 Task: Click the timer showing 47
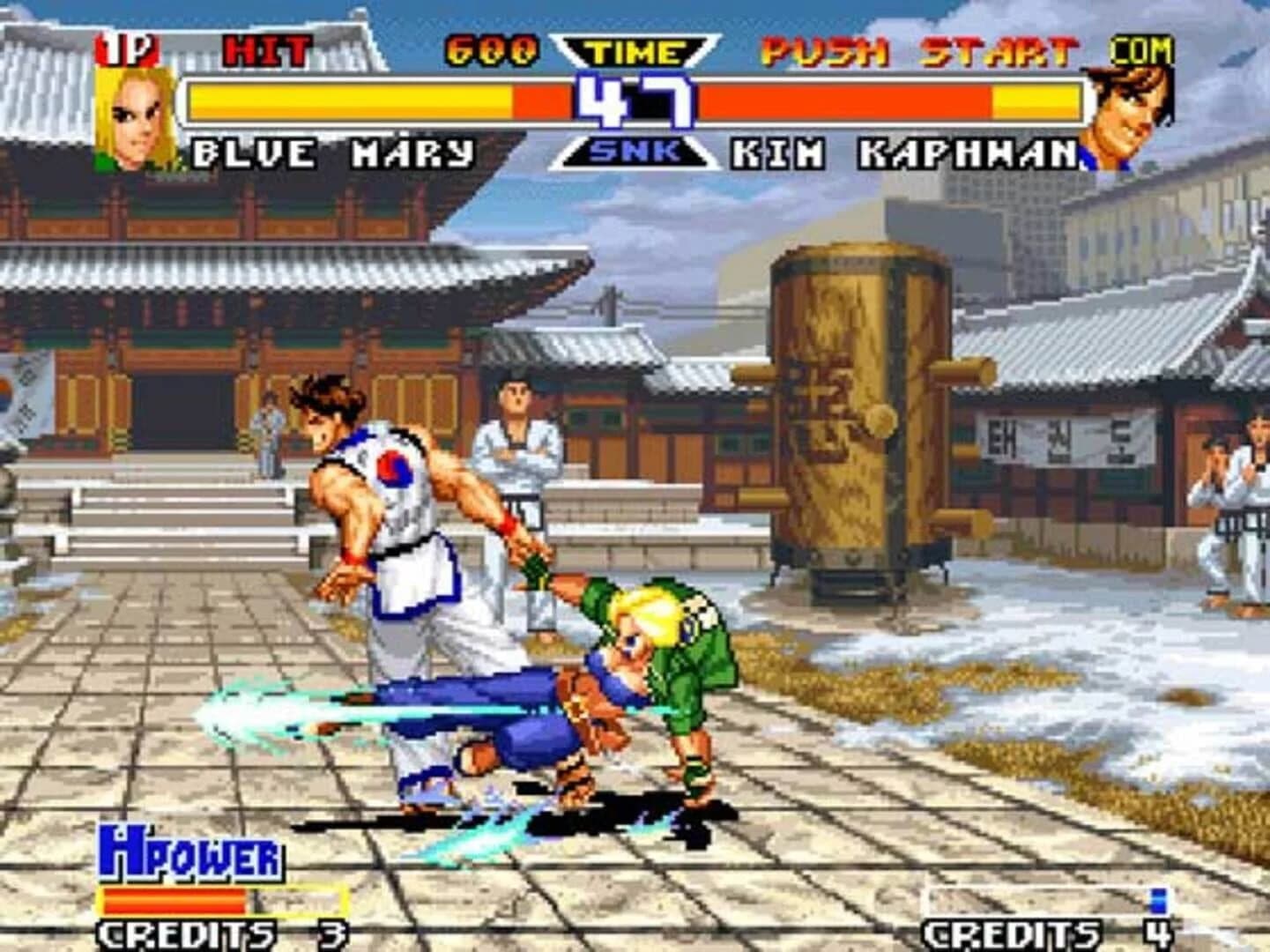point(633,101)
